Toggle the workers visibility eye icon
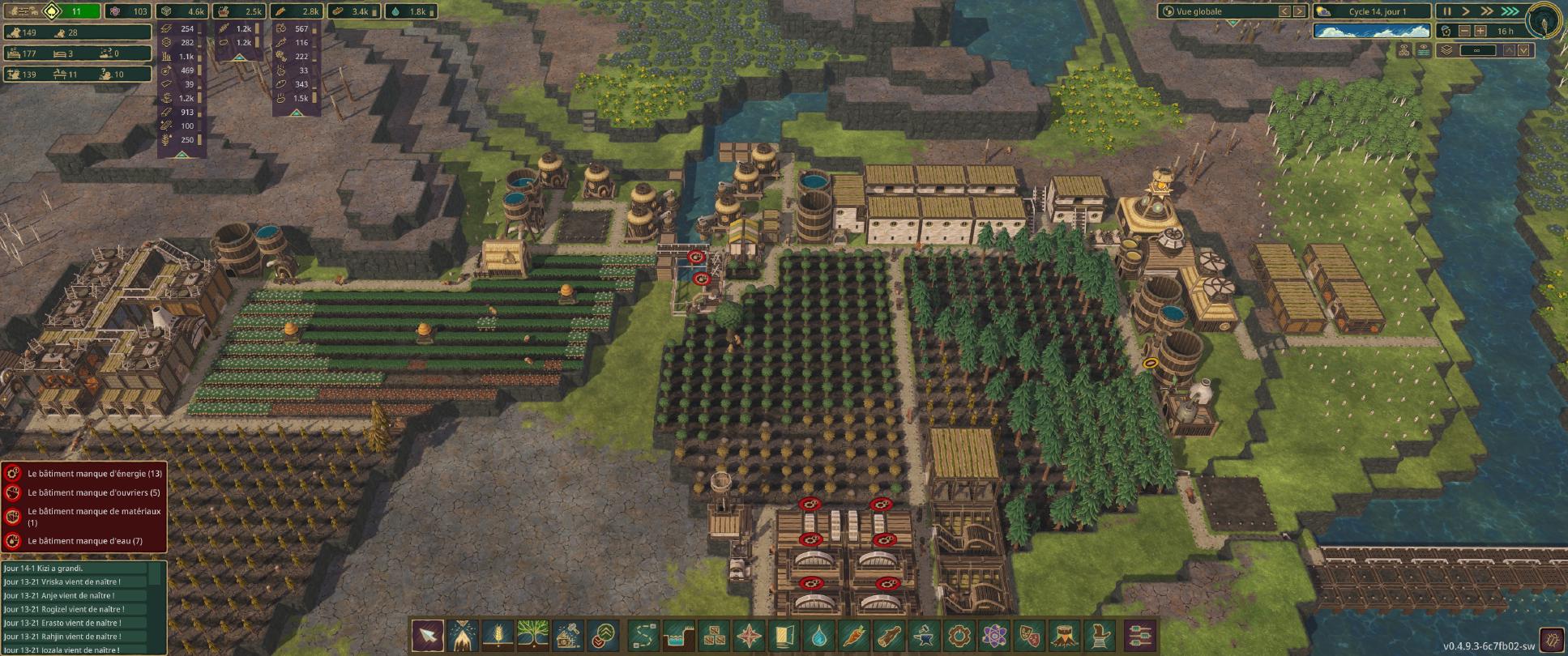 (x=1404, y=50)
